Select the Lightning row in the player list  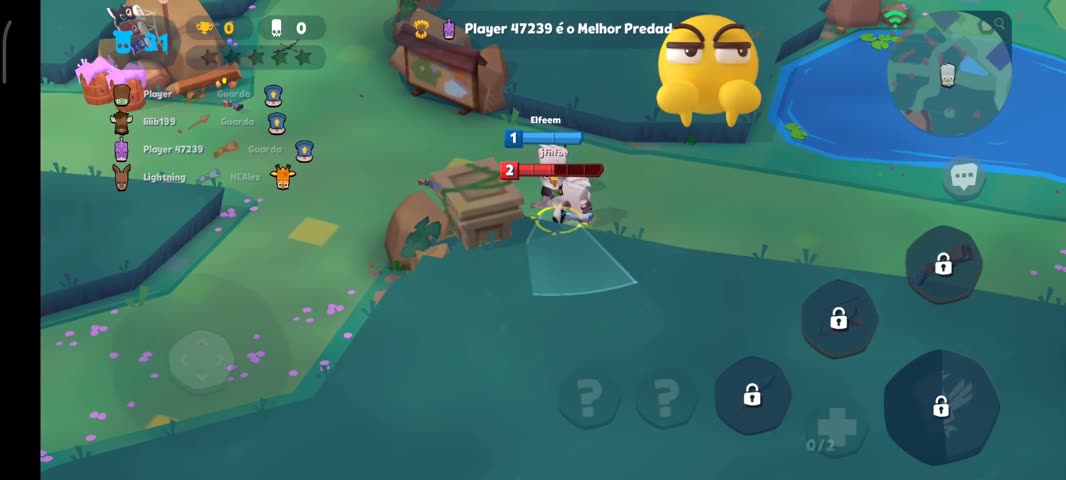(164, 178)
